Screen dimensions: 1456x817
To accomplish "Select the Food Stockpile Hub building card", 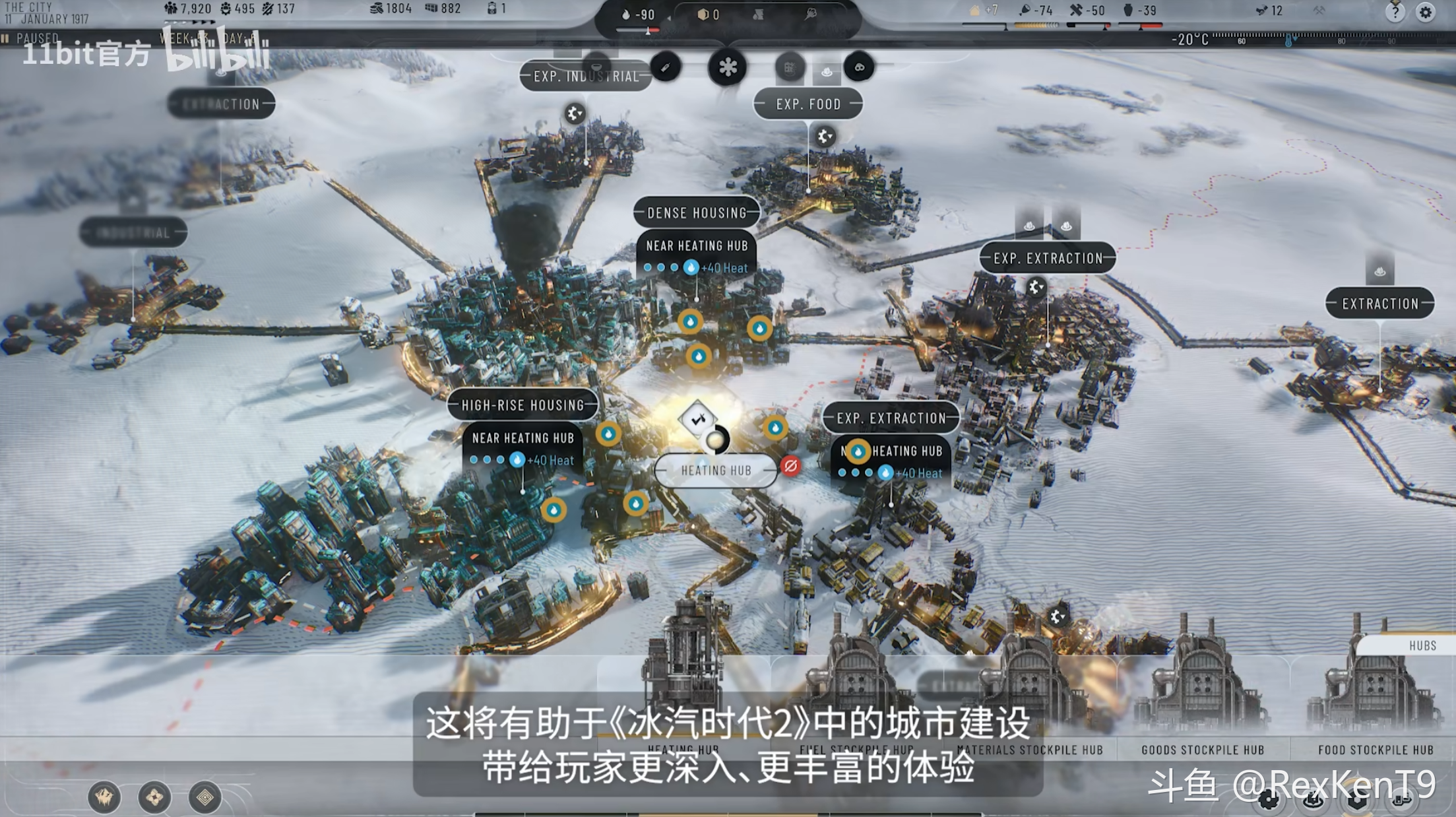I will pos(1375,750).
